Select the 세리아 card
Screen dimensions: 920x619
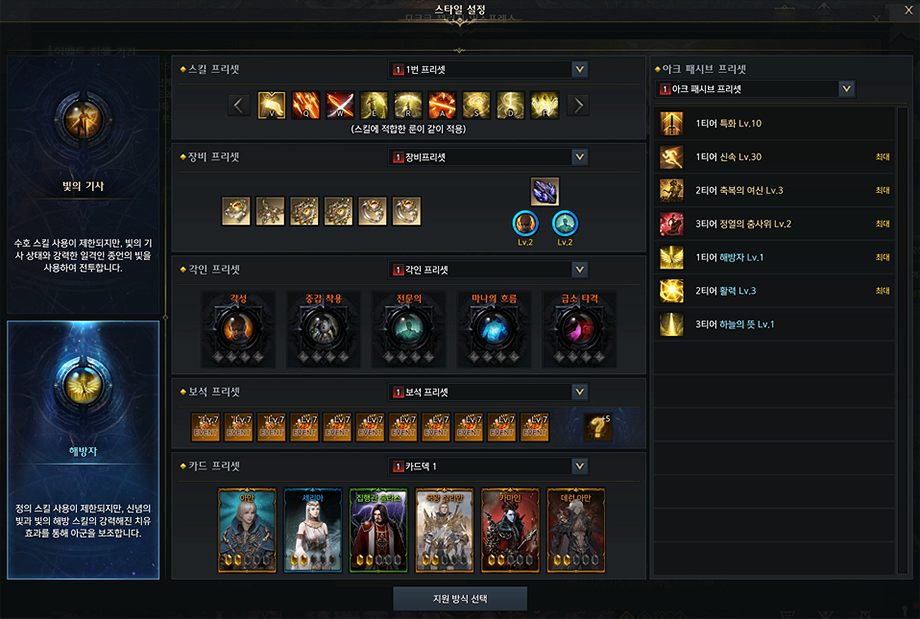click(313, 530)
